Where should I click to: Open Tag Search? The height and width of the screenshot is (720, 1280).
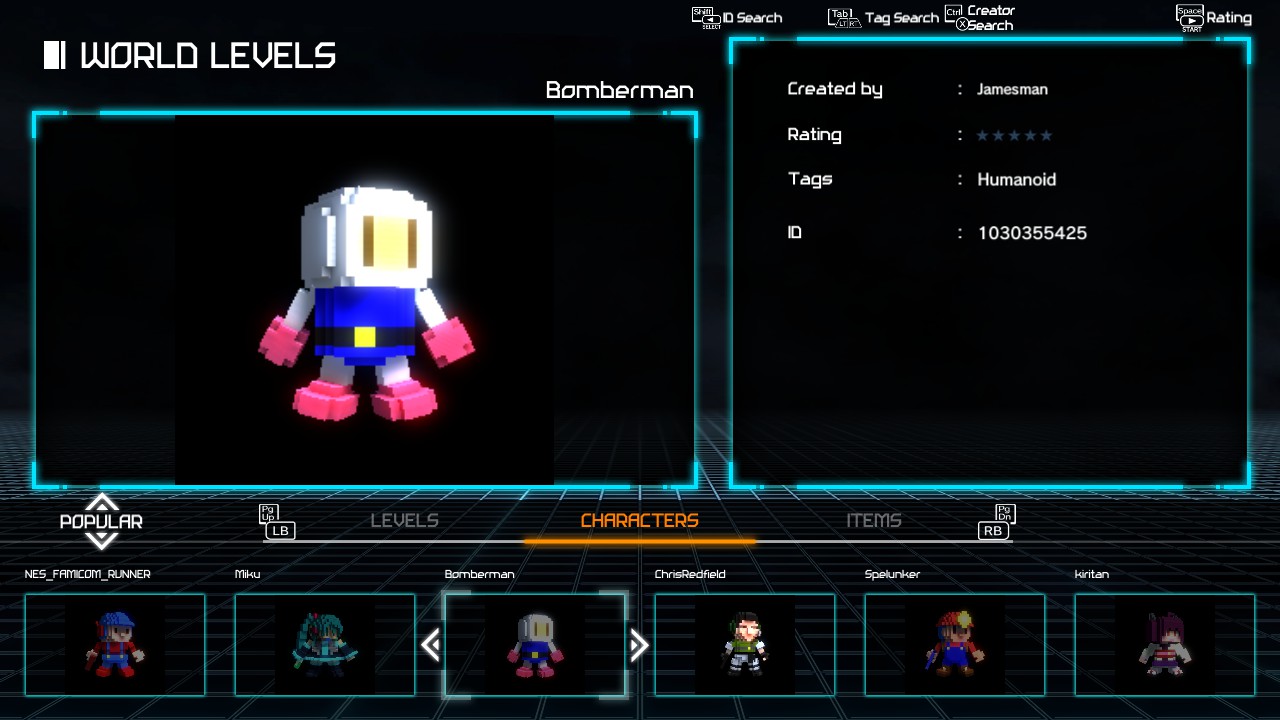pyautogui.click(x=884, y=18)
